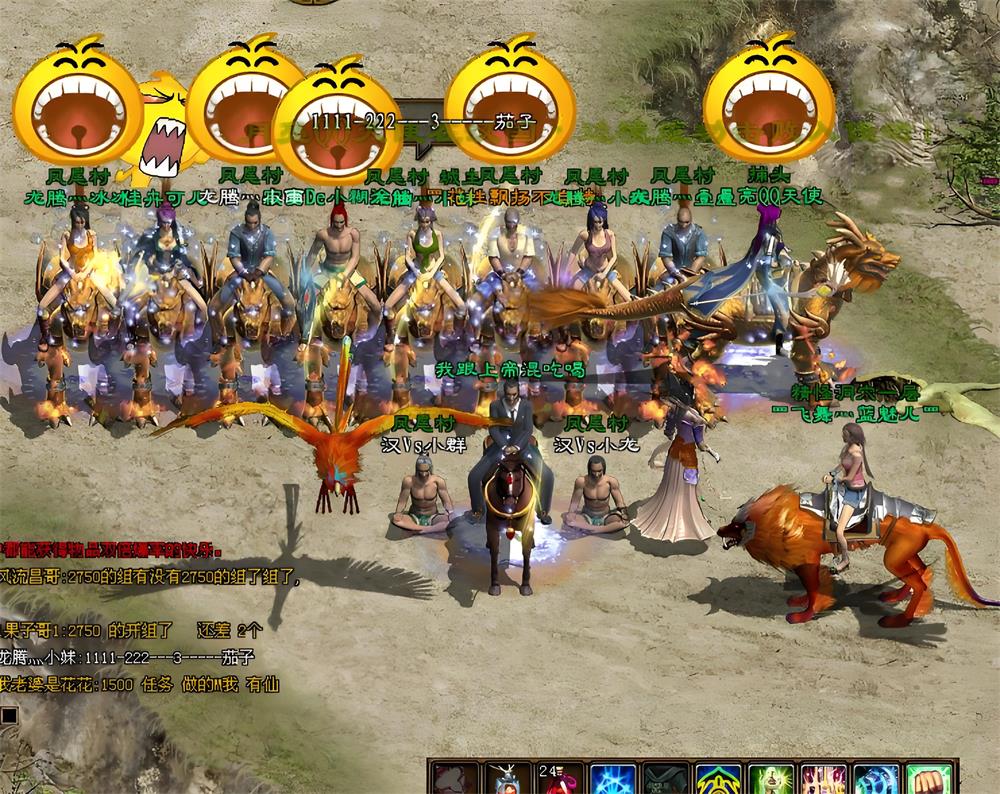The height and width of the screenshot is (794, 1000).
Task: Select 我老婆是花花's 1500 任务 chat message
Action: coord(140,685)
